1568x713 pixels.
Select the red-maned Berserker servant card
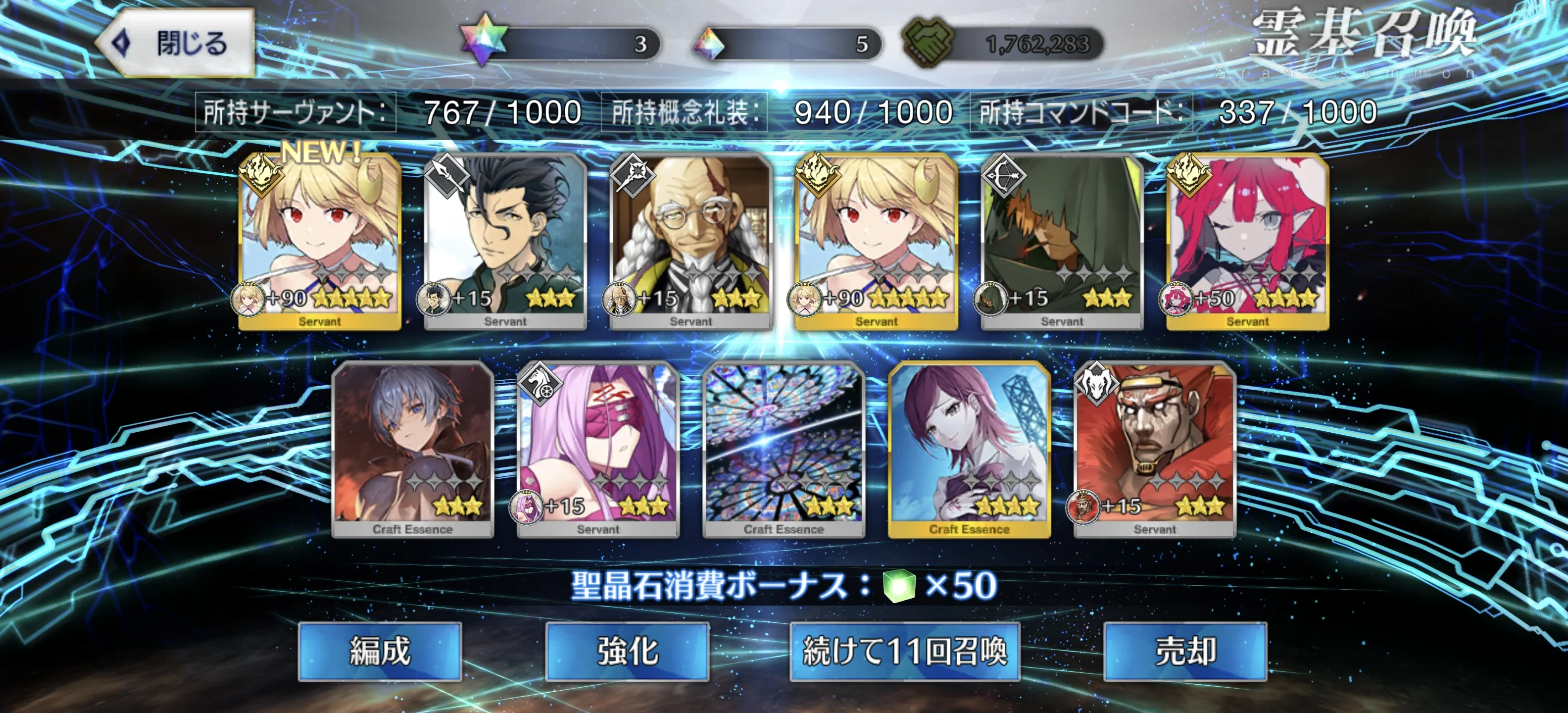pos(1155,450)
